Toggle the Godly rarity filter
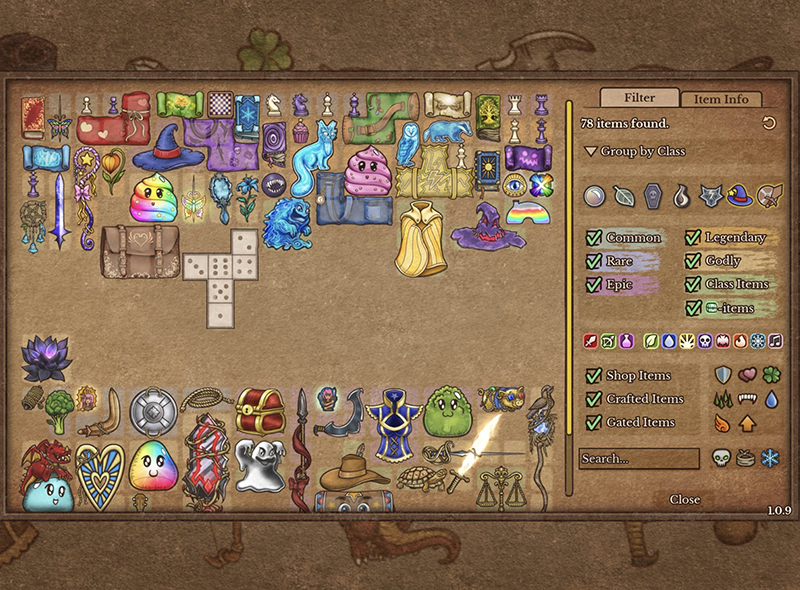Viewport: 800px width, 590px height. [694, 261]
